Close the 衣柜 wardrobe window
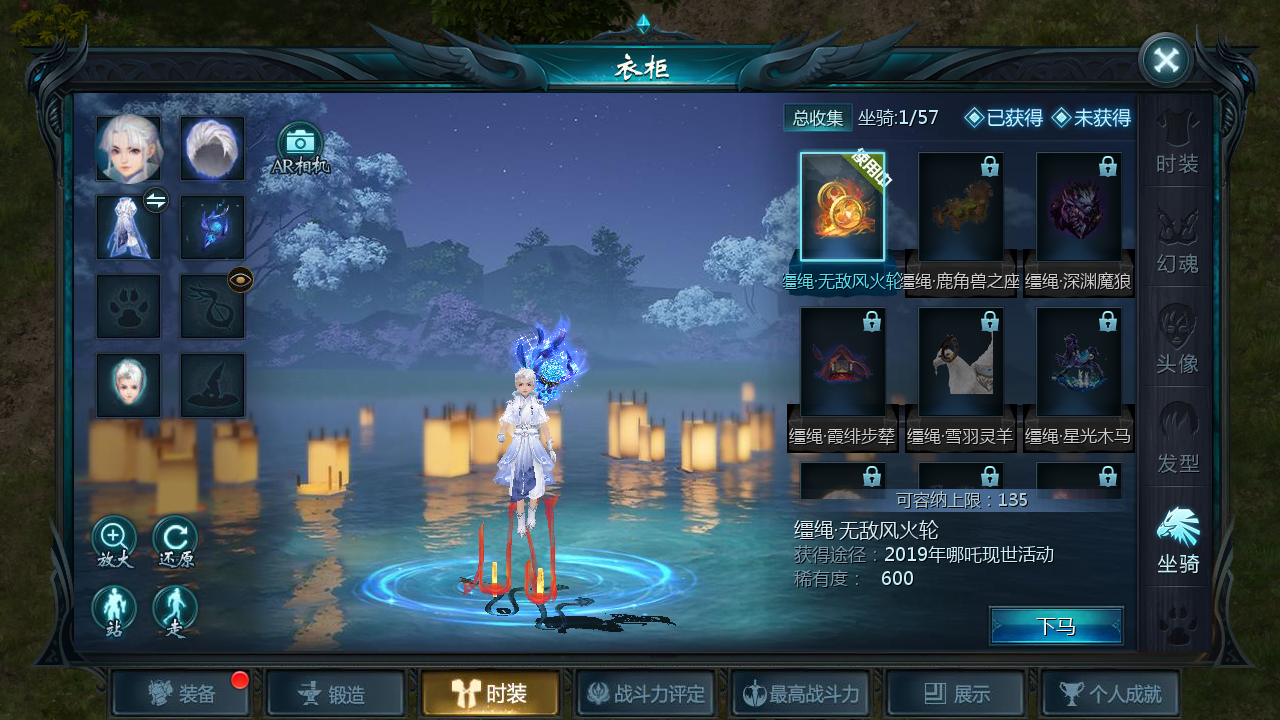Screen dimensions: 1280x720 pyautogui.click(x=1165, y=60)
